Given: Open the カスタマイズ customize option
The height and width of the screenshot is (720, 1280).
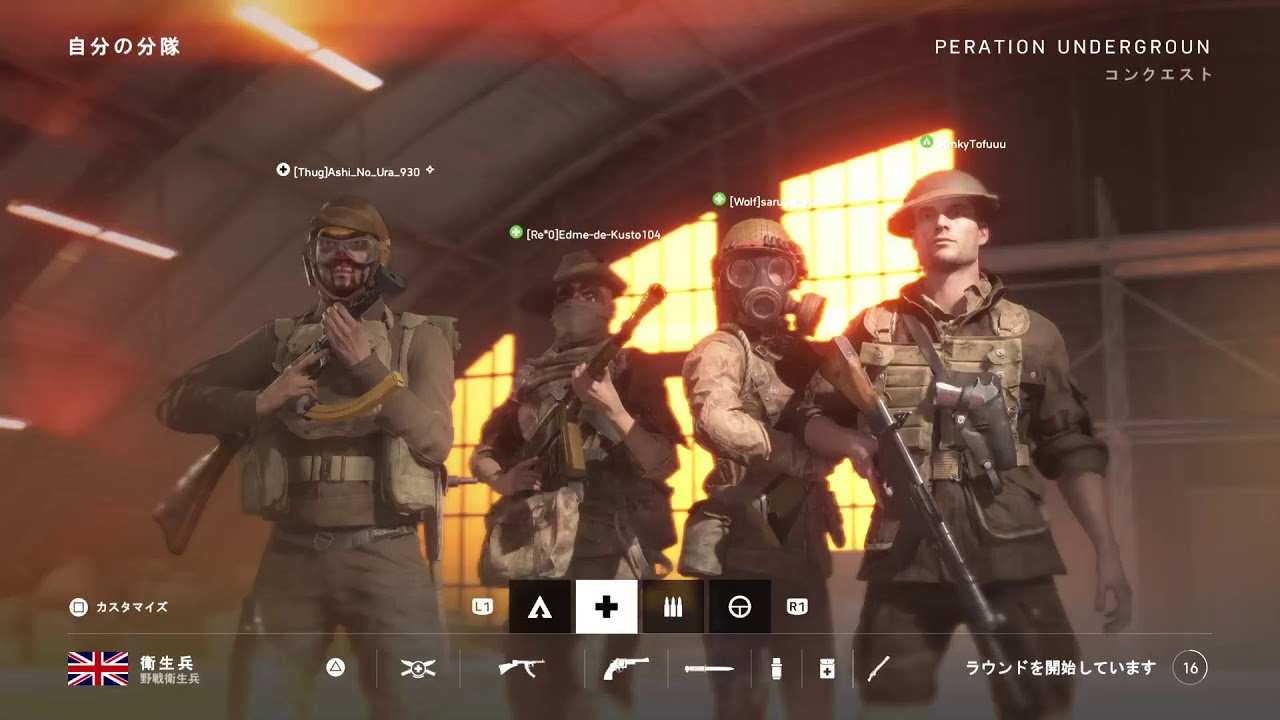Looking at the screenshot, I should (x=119, y=607).
